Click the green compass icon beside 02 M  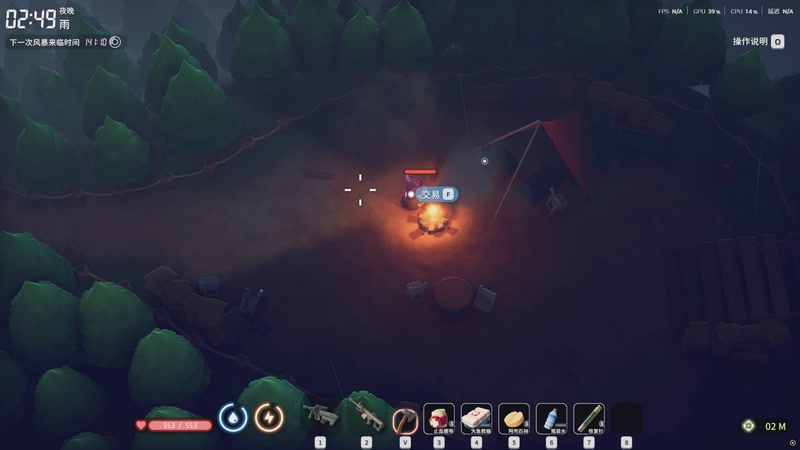(748, 426)
